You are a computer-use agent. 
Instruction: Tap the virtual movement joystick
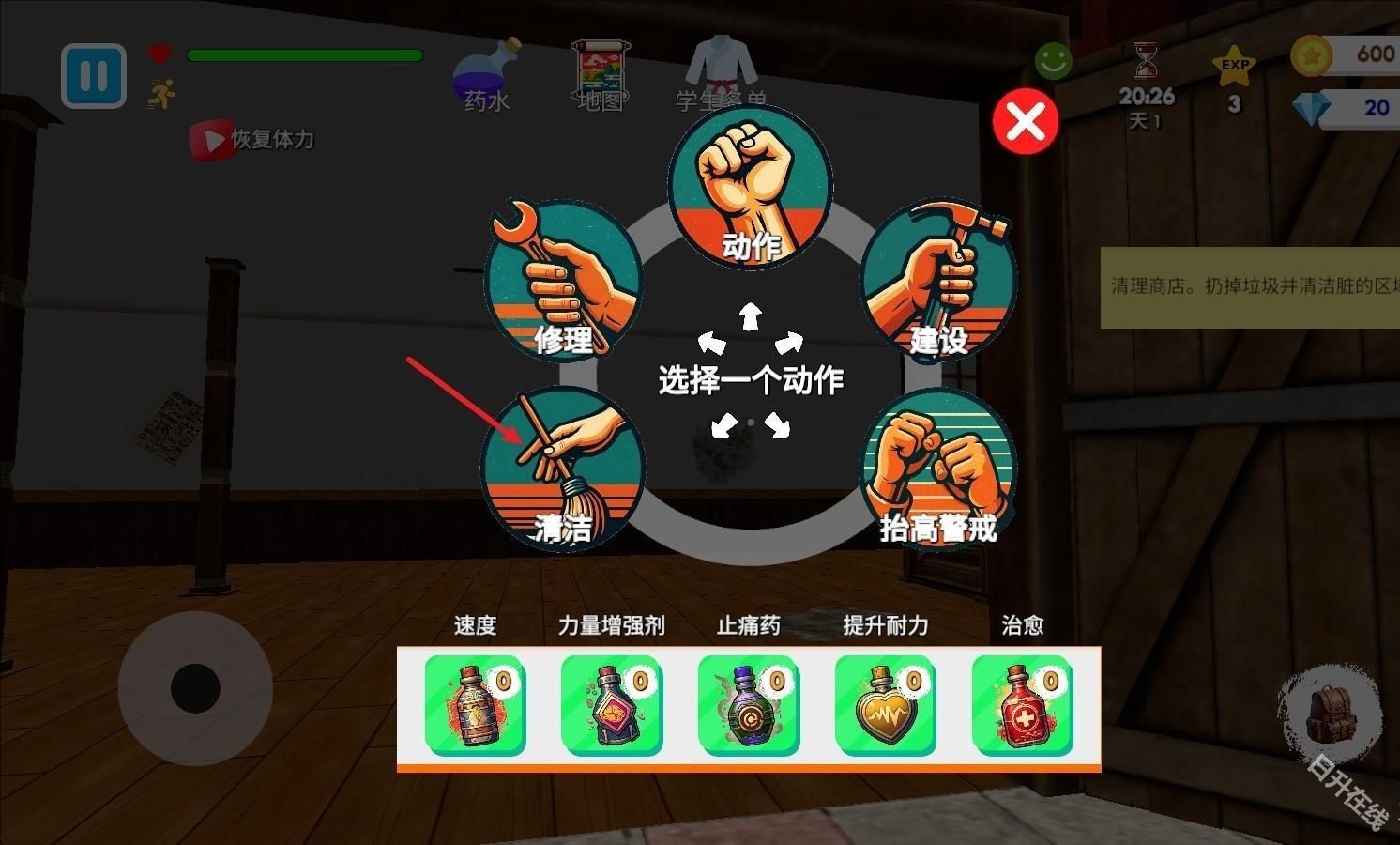(x=197, y=690)
